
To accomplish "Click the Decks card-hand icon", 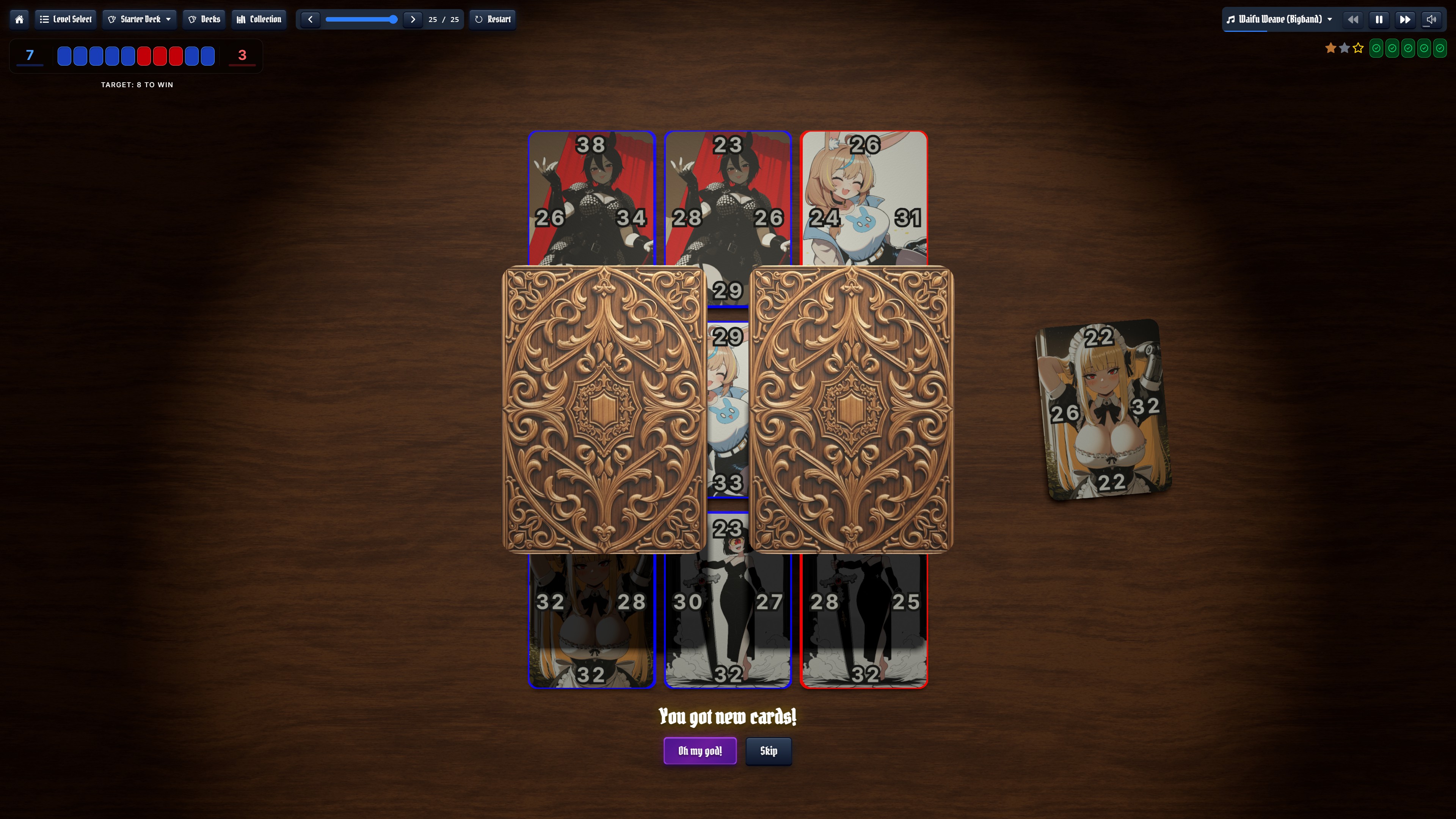I will point(192,19).
